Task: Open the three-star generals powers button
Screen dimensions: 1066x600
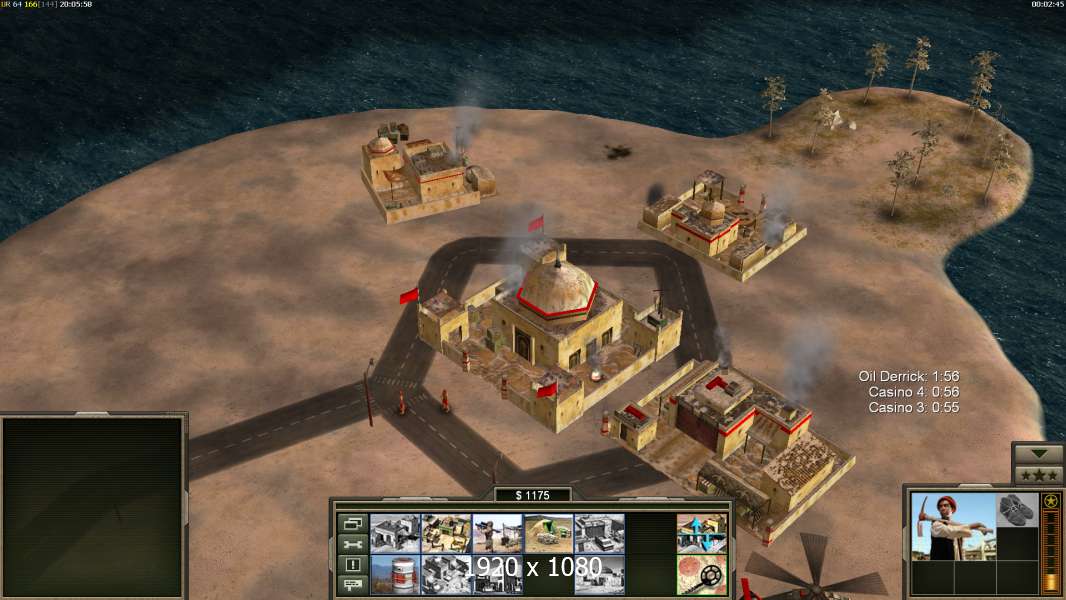Action: click(x=1038, y=475)
